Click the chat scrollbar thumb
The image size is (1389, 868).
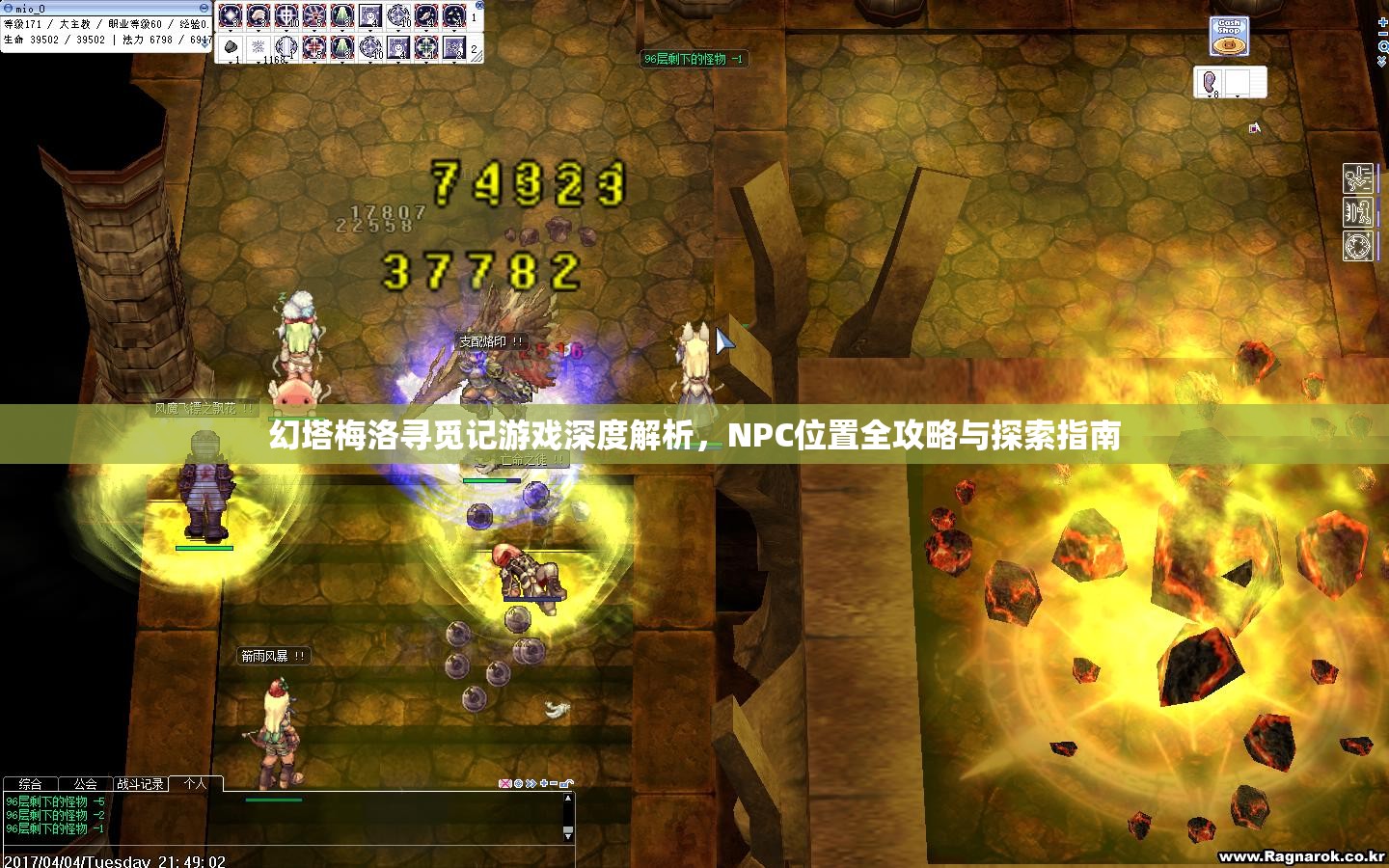tap(566, 829)
